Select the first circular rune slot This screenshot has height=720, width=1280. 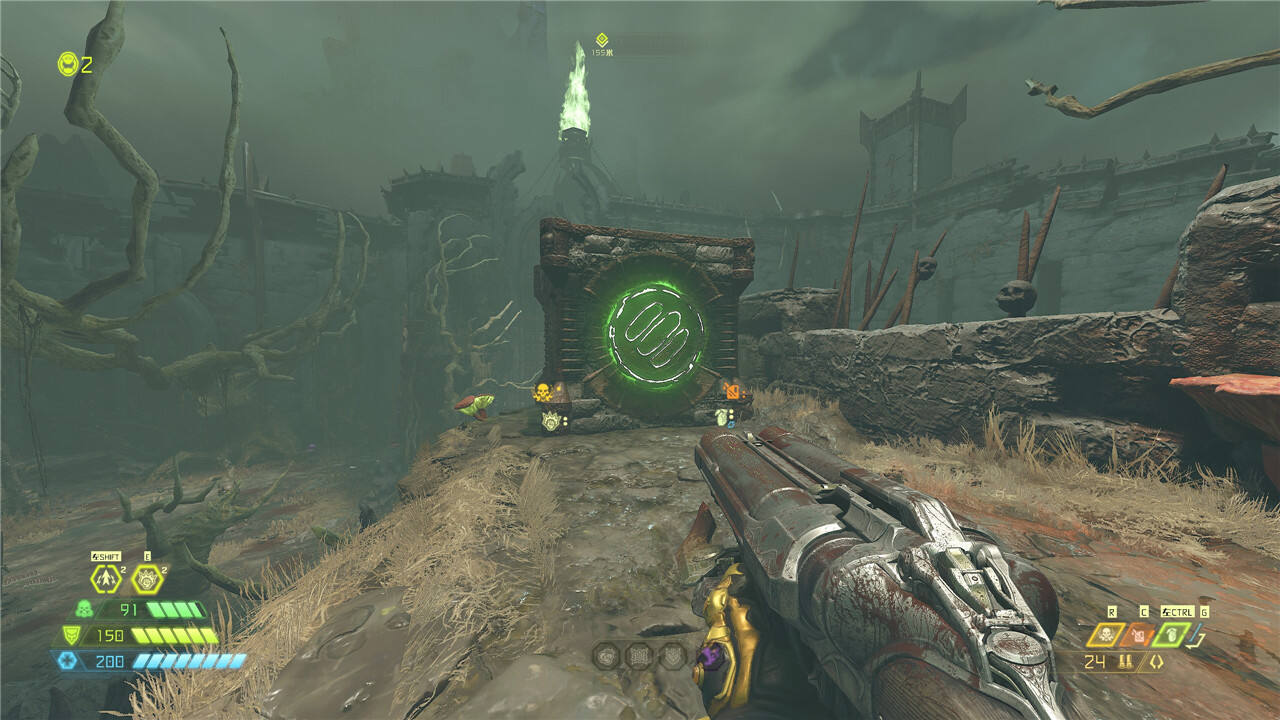(x=606, y=656)
